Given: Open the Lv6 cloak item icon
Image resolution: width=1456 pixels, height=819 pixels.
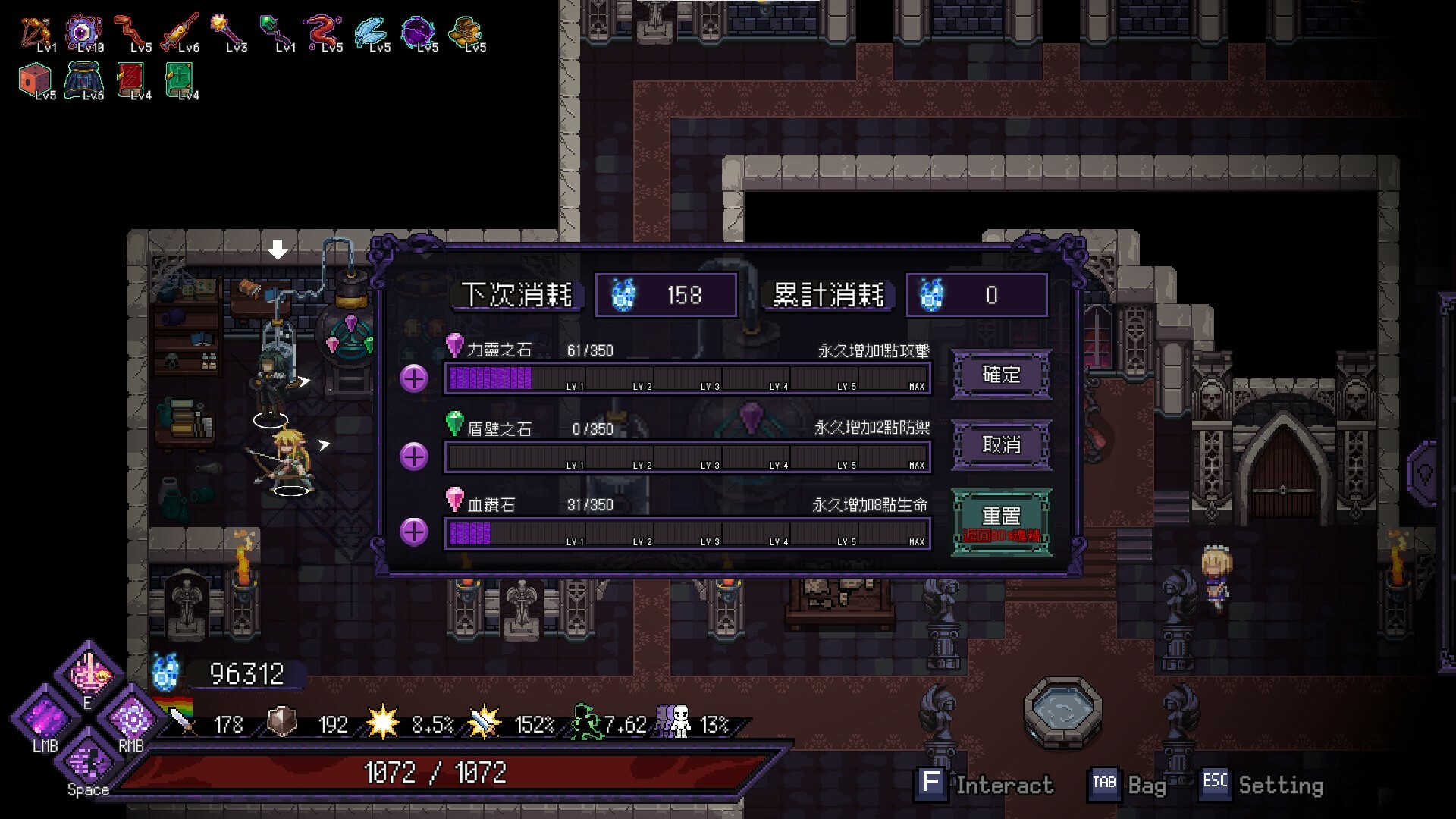Looking at the screenshot, I should pos(83,79).
